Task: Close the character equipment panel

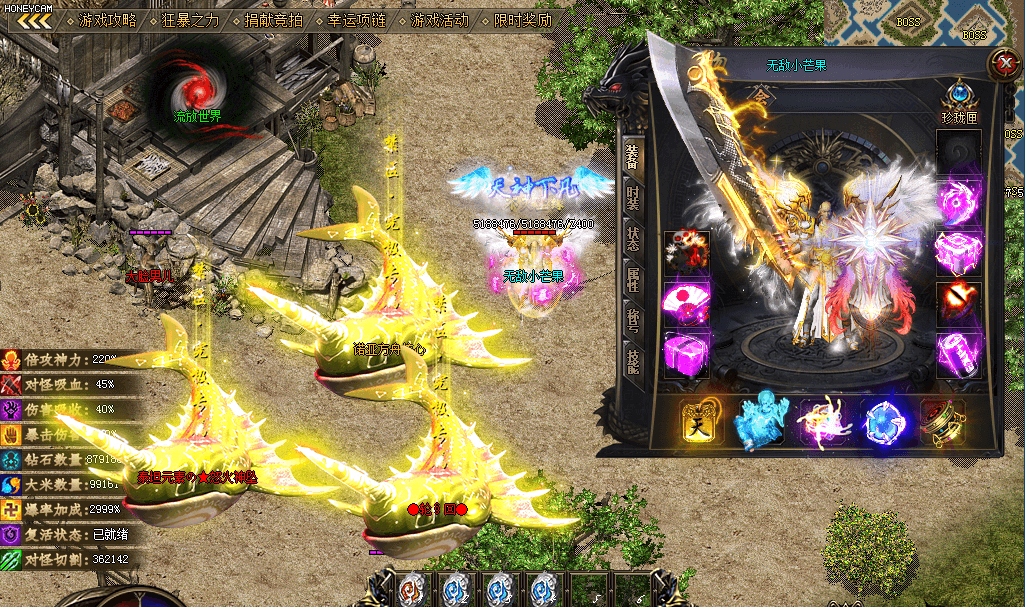Action: tap(1002, 64)
